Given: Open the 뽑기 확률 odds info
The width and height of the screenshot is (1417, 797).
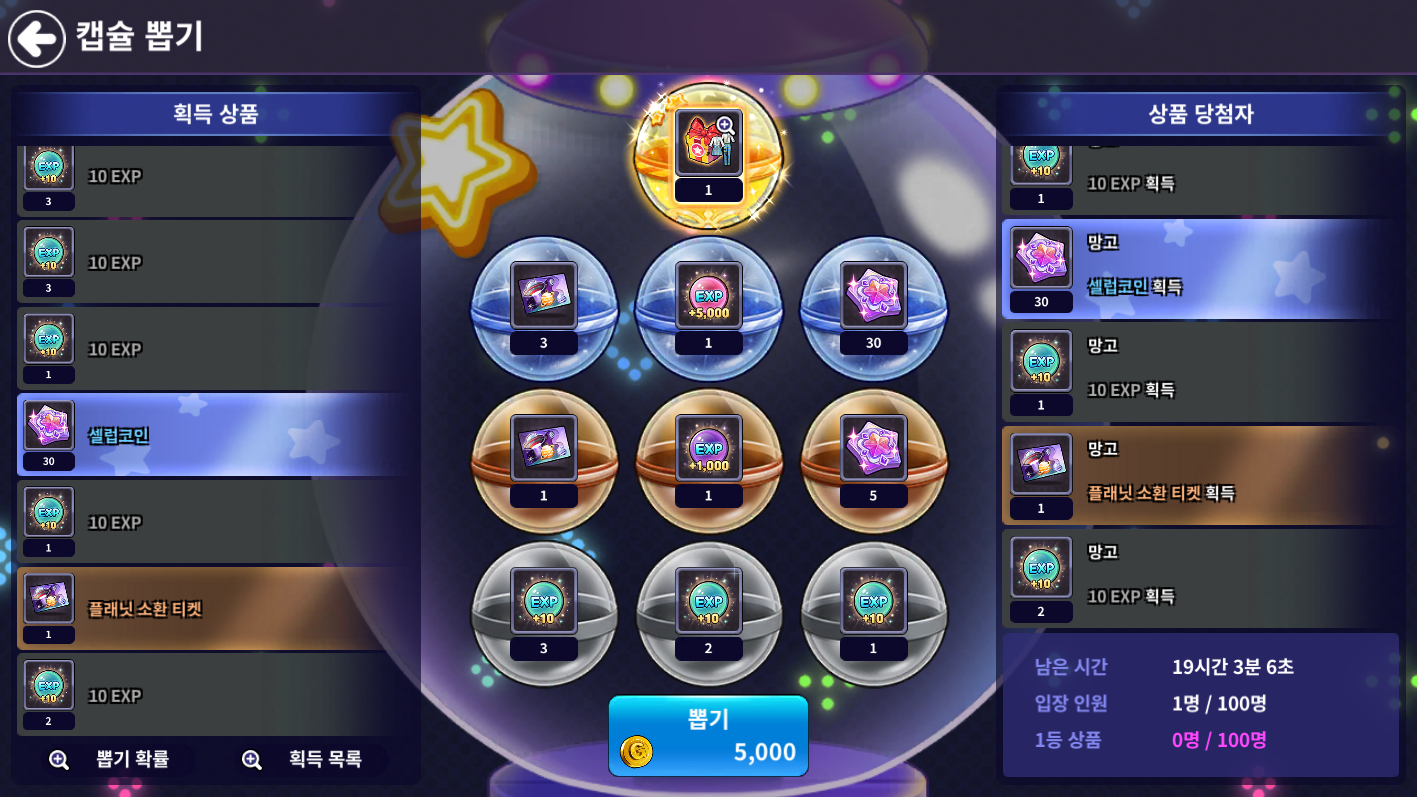Looking at the screenshot, I should point(108,759).
